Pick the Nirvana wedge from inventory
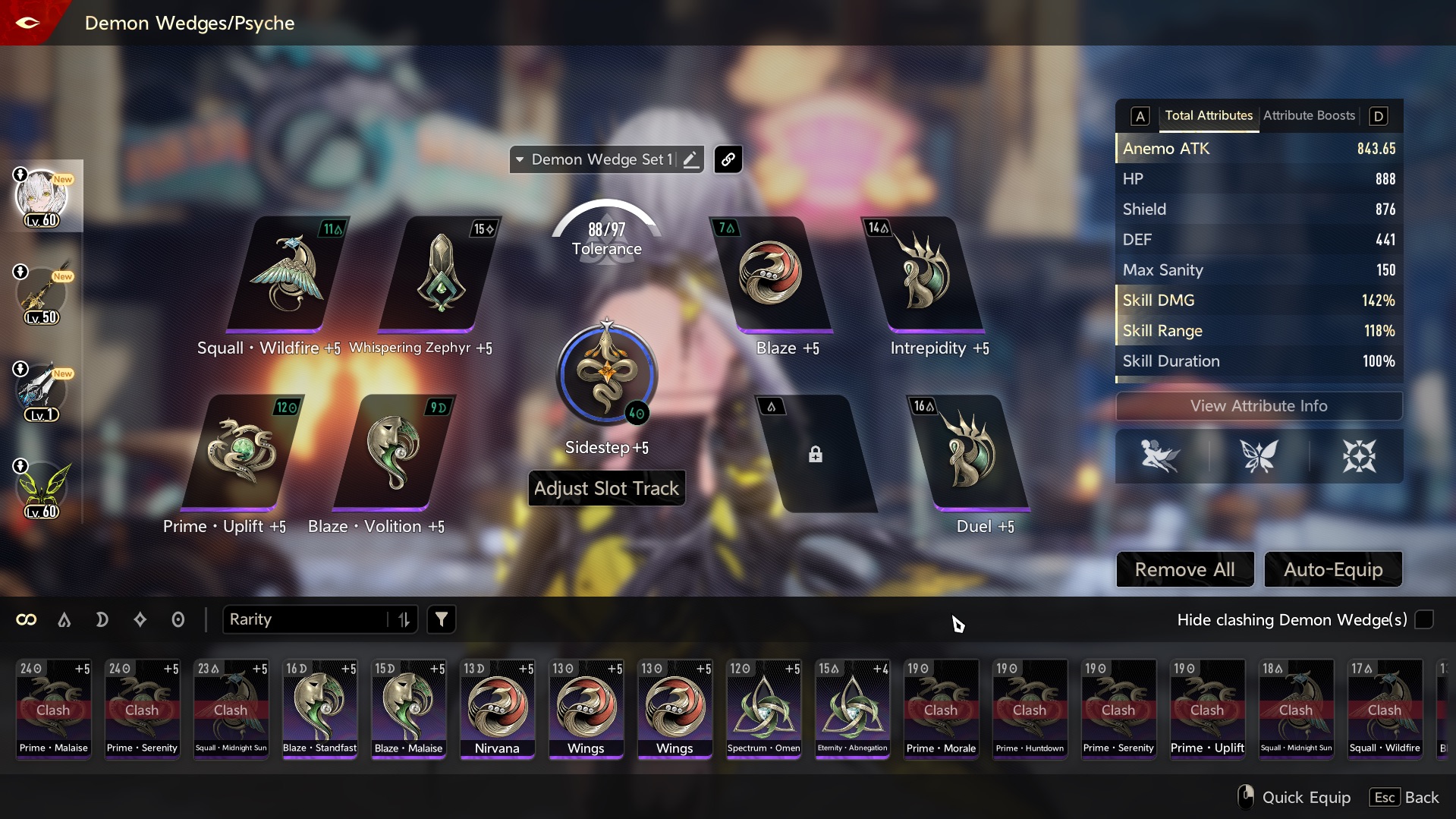 [x=497, y=709]
